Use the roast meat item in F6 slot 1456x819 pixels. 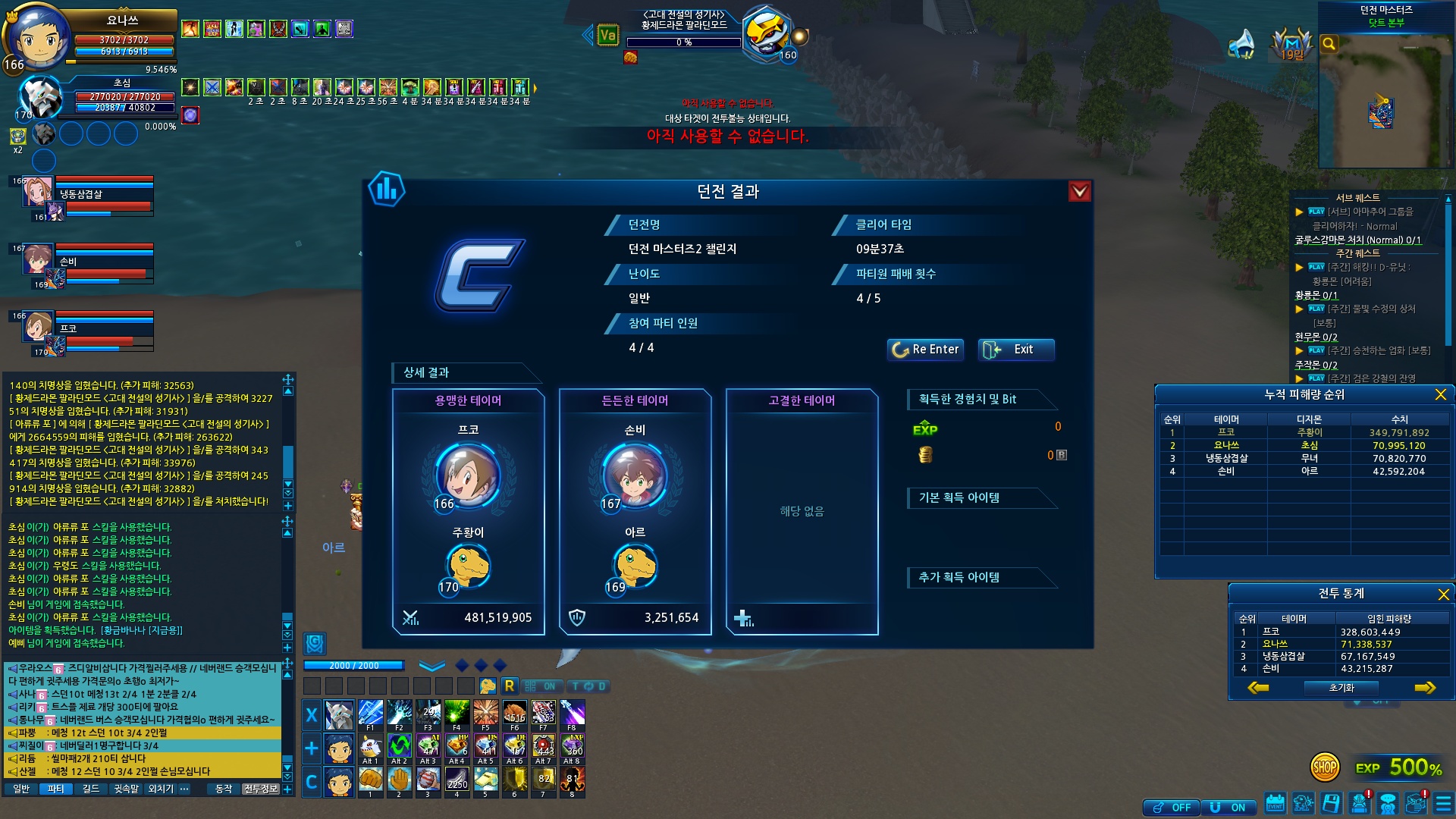coord(514,714)
